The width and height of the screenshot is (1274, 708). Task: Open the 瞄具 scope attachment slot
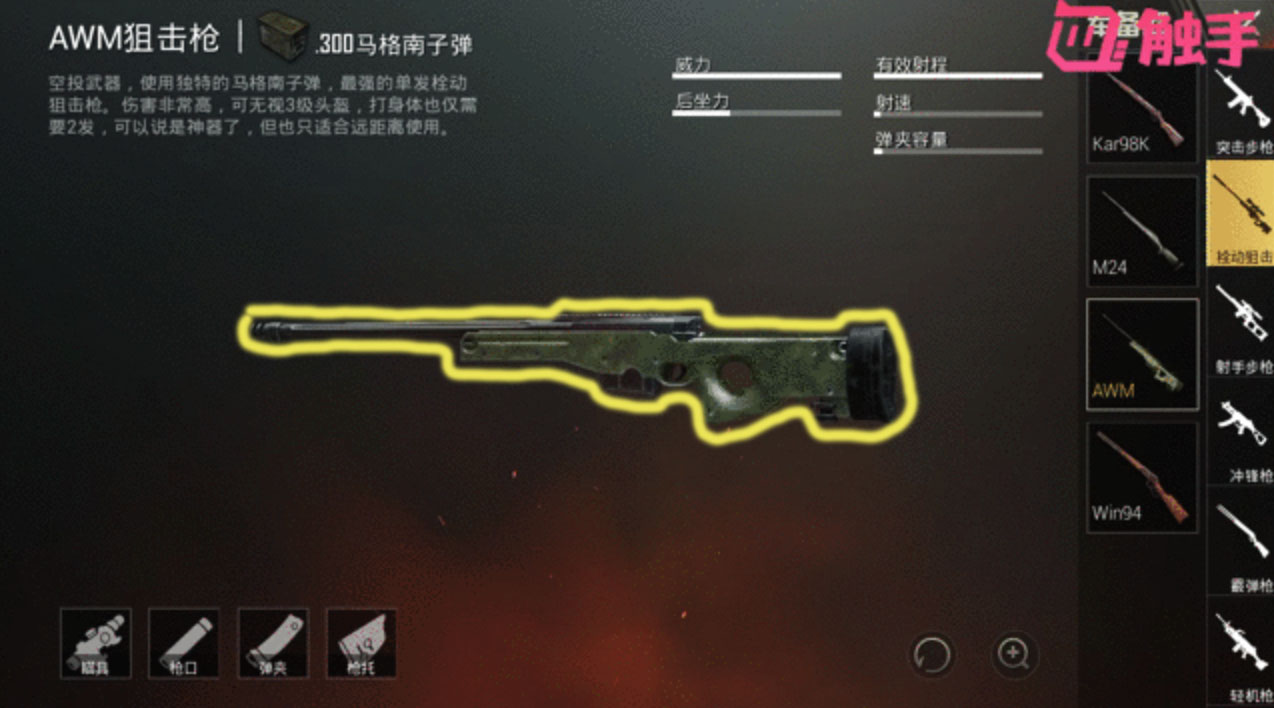click(96, 643)
